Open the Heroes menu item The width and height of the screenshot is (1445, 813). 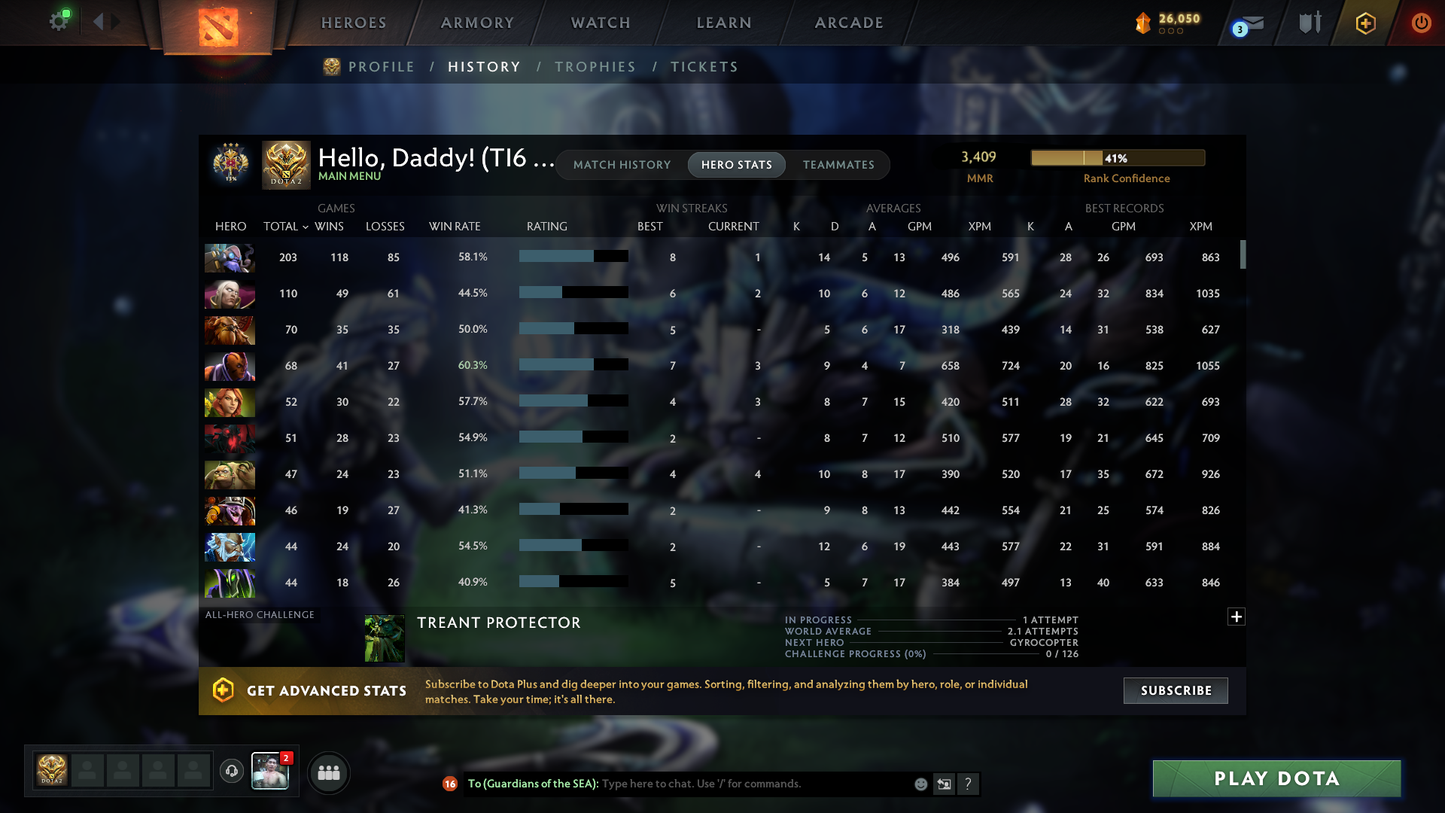[x=353, y=22]
